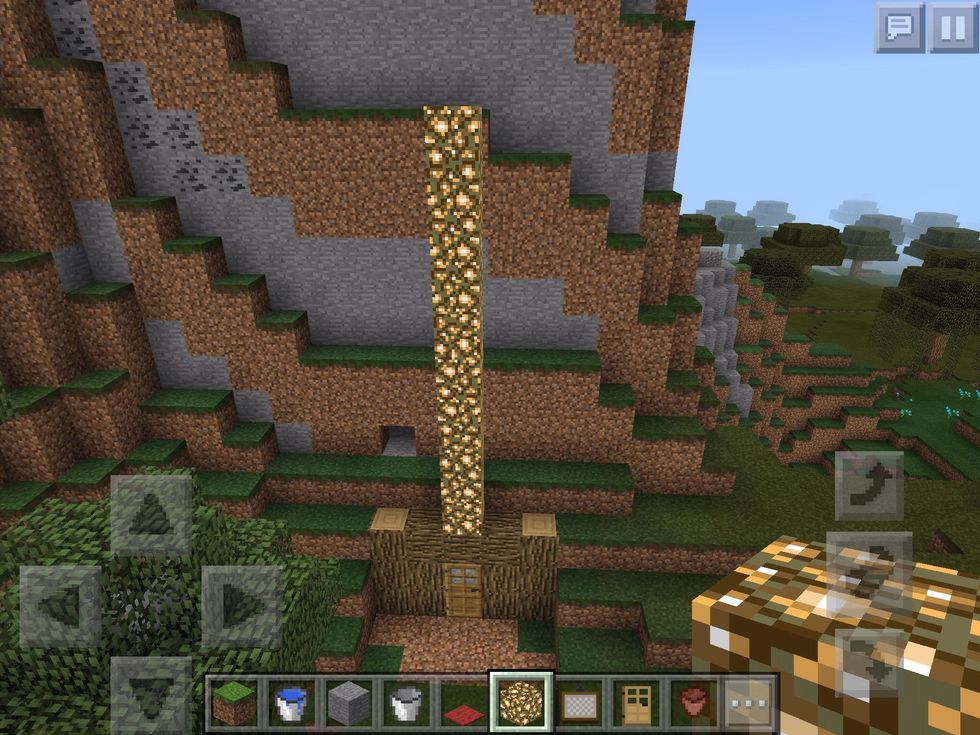The height and width of the screenshot is (735, 980).
Task: Open the inventory with the three-dots button
Action: pos(749,703)
